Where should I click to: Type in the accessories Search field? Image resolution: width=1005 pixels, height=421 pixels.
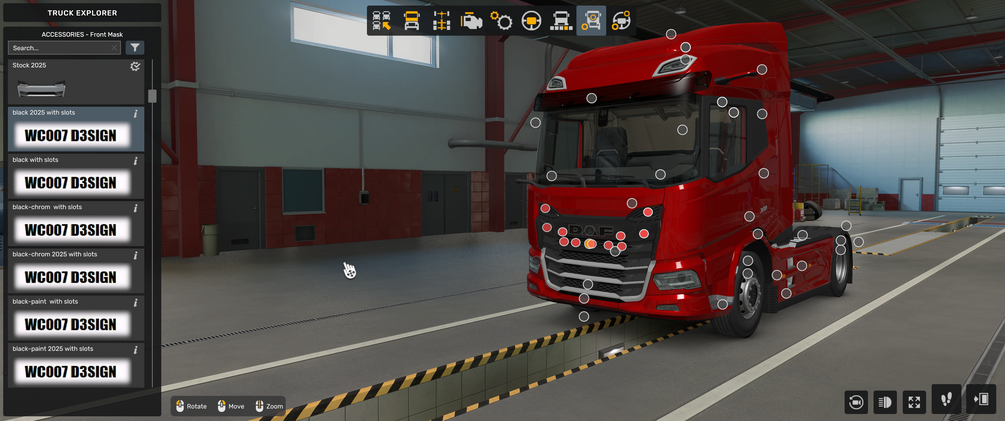point(63,47)
